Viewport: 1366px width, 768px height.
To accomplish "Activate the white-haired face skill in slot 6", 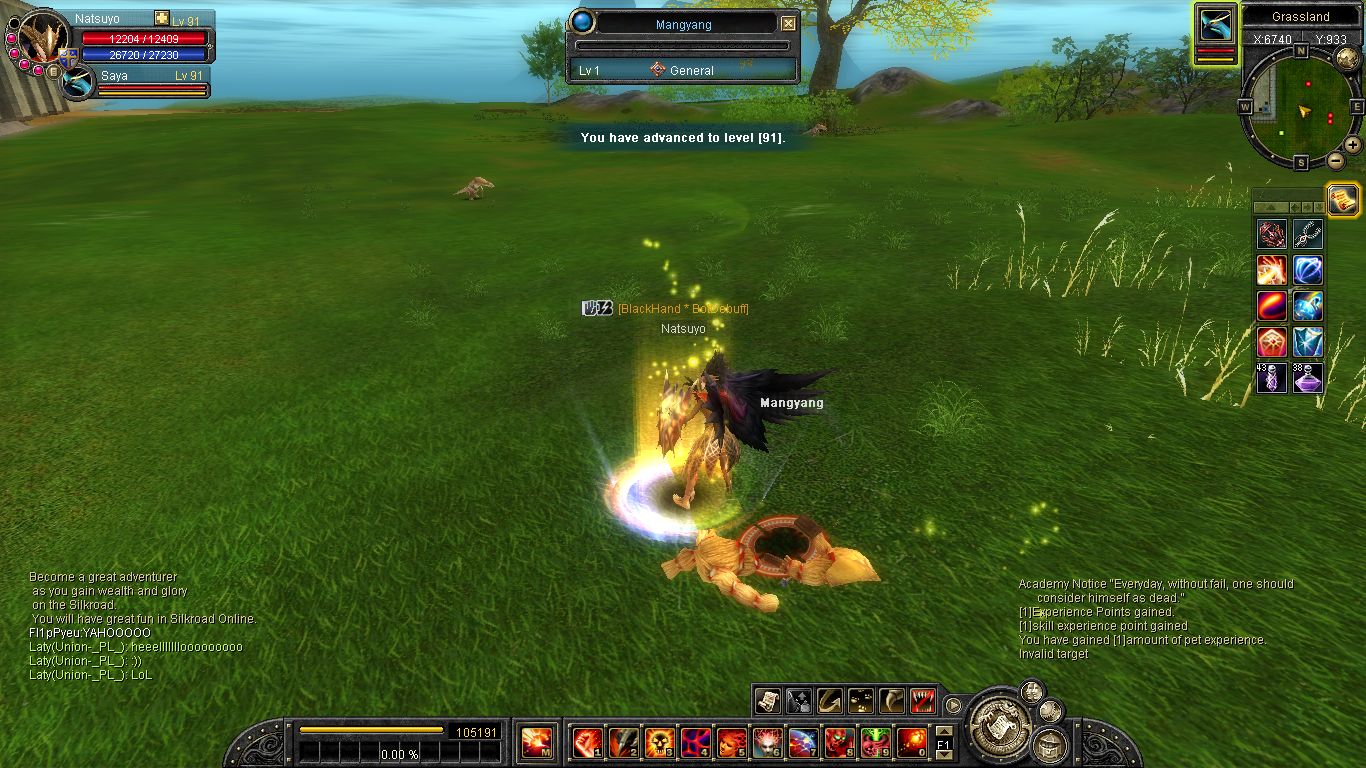I will coord(767,742).
